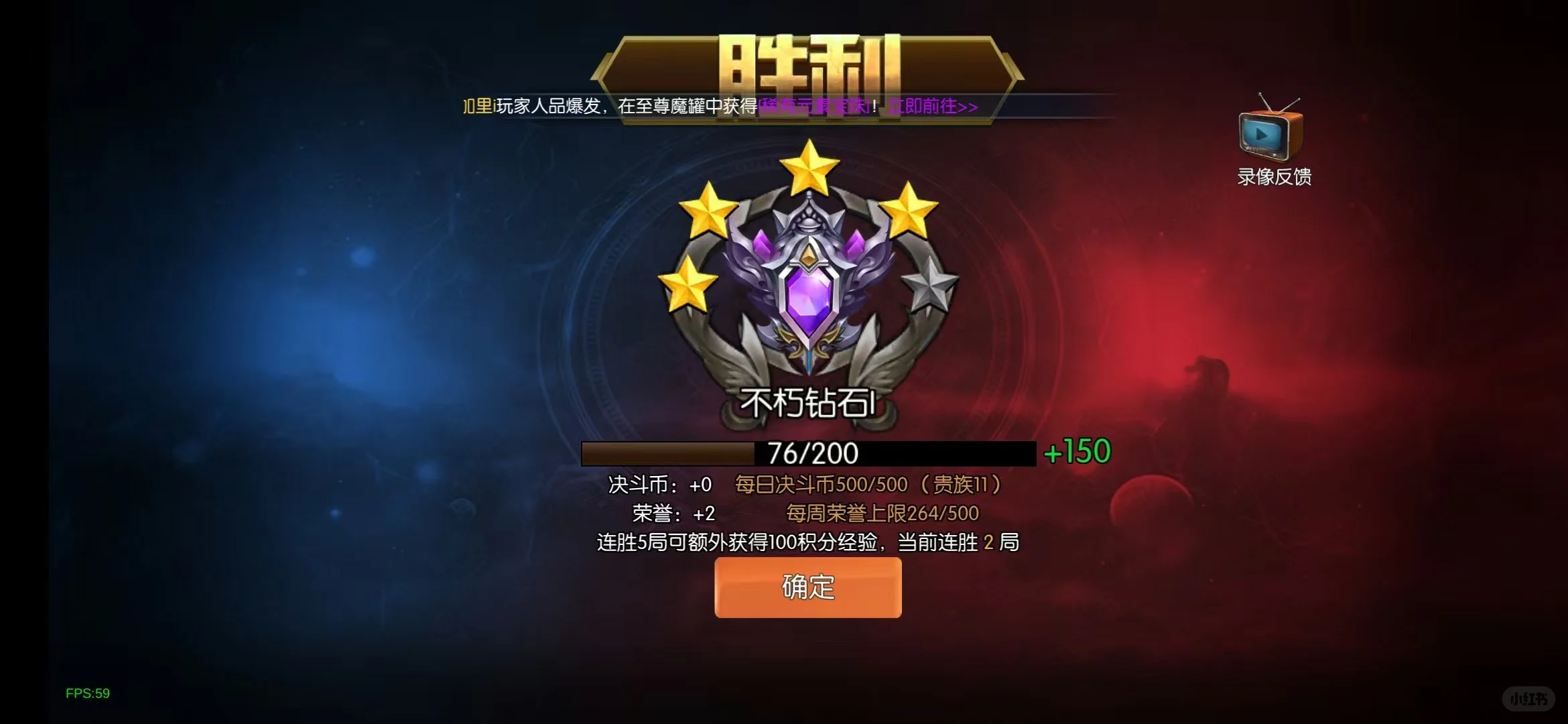Click the scrolling announcement banner message
The width and height of the screenshot is (1568, 724).
click(717, 107)
